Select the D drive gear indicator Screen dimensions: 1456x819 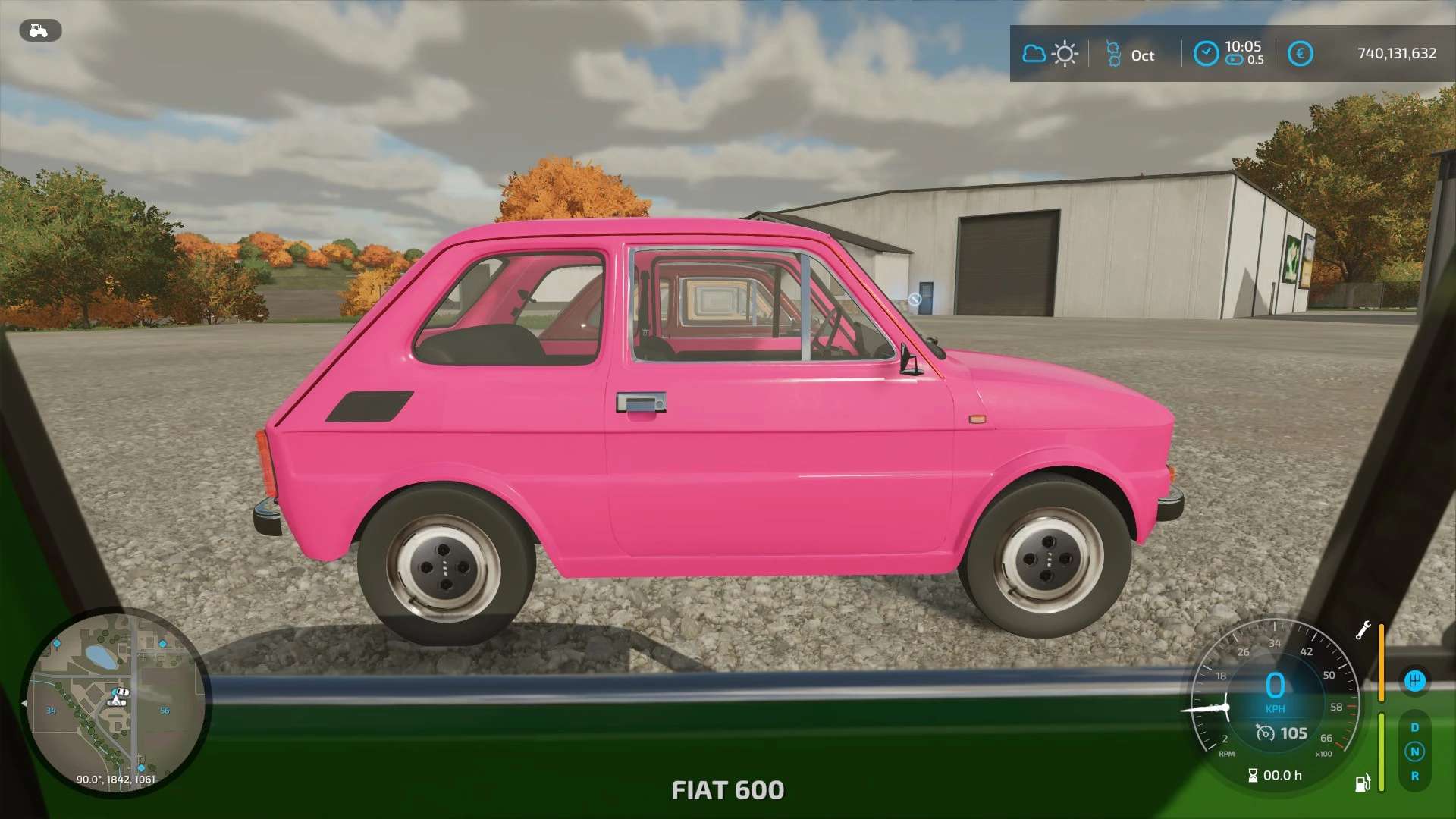pos(1414,727)
